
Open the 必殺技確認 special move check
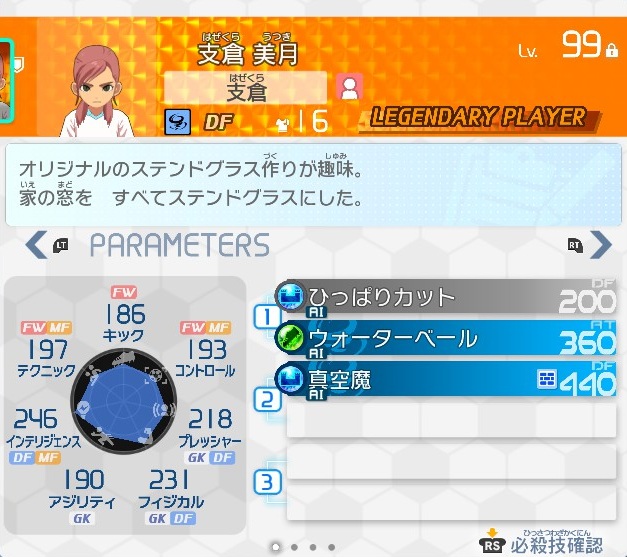544,545
